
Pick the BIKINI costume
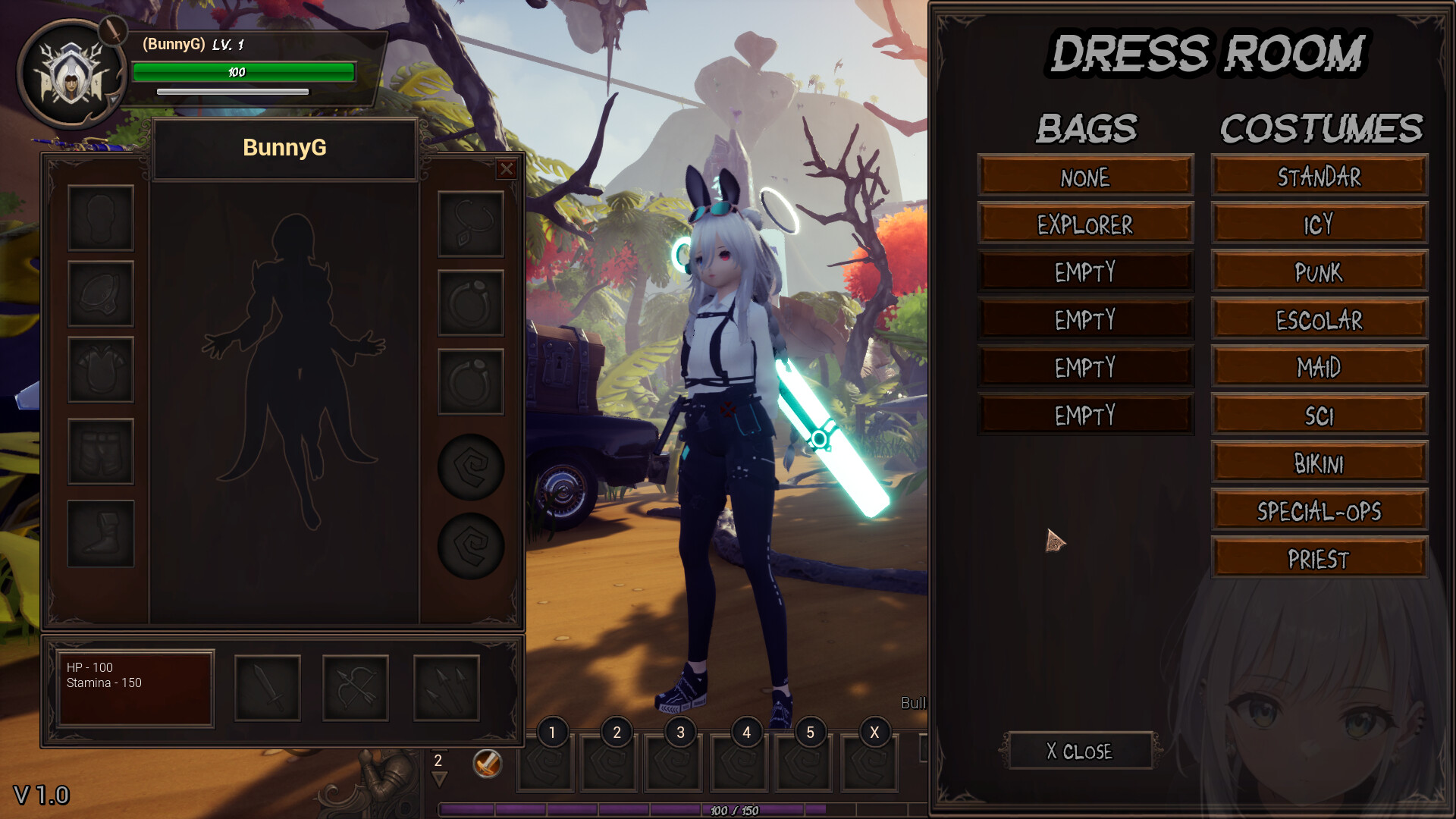1319,463
